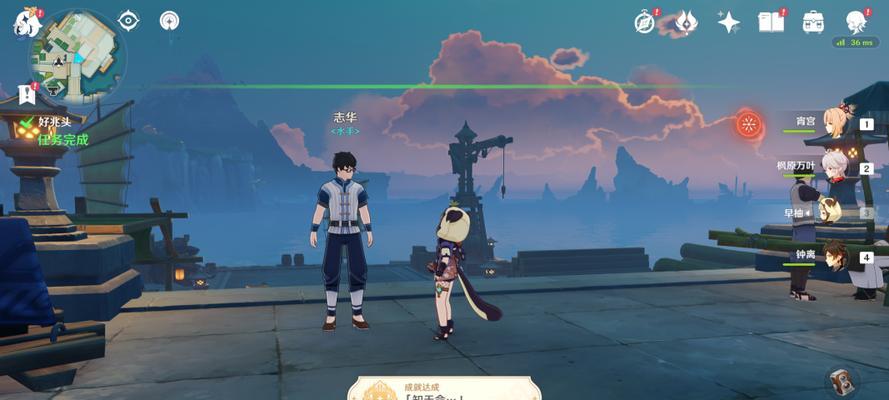Switch to party member 钟离
The height and width of the screenshot is (400, 889).
(x=835, y=257)
